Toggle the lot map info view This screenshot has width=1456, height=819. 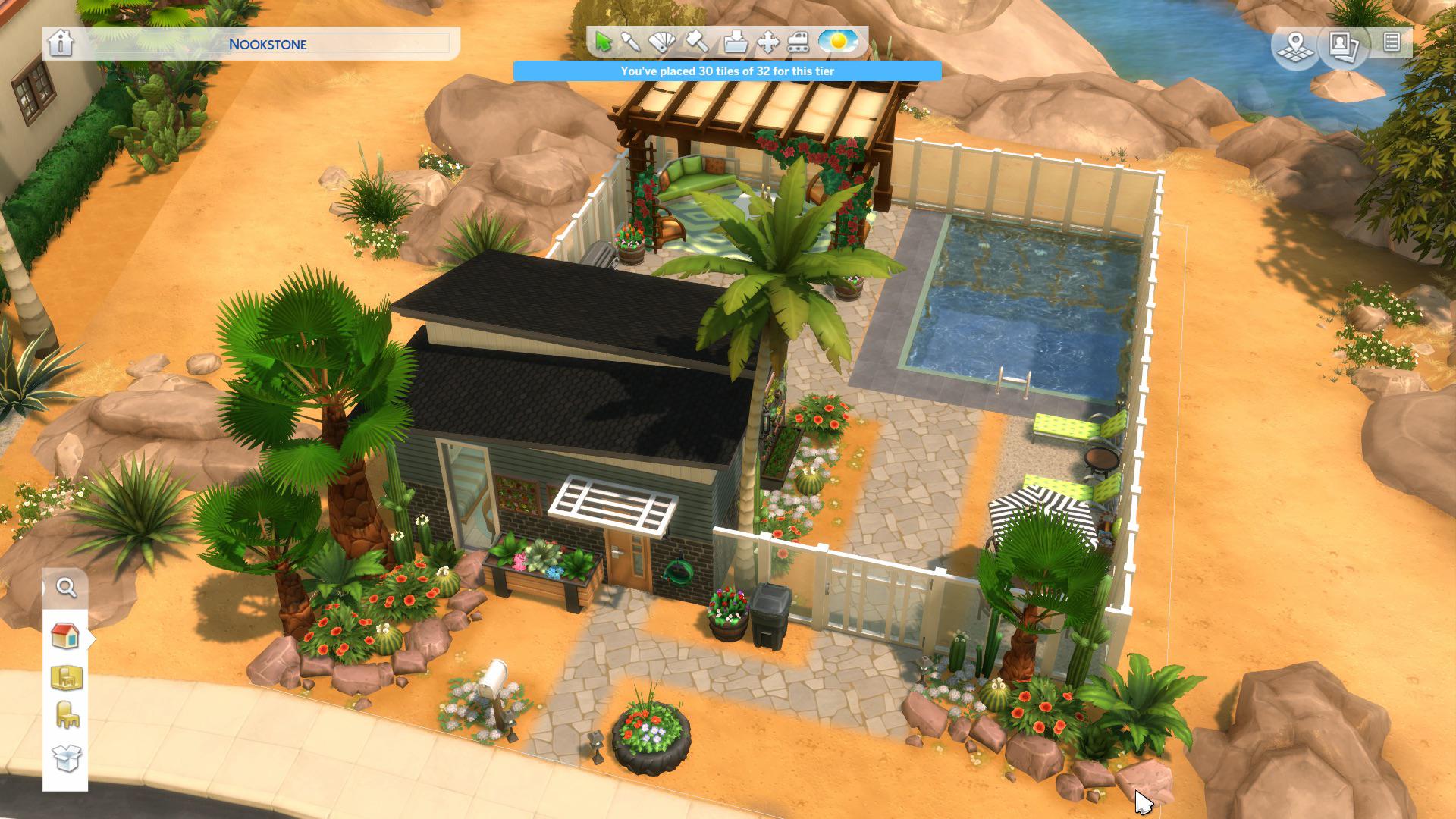1297,45
